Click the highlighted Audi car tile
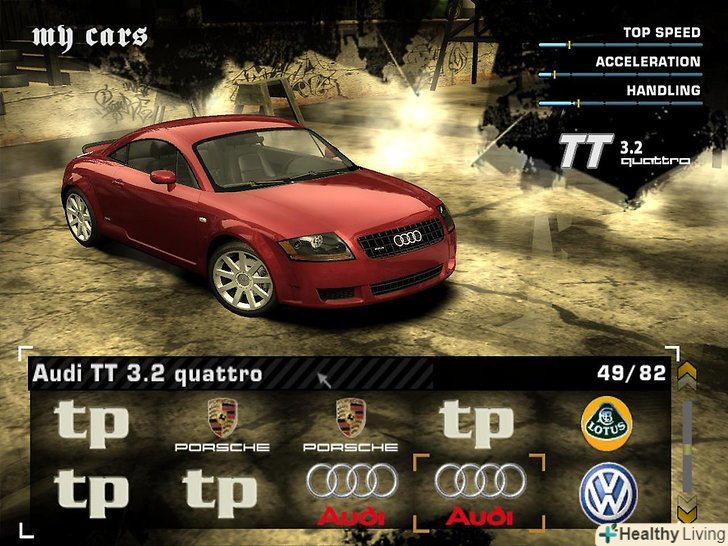Viewport: 728px width, 546px height. [x=479, y=493]
